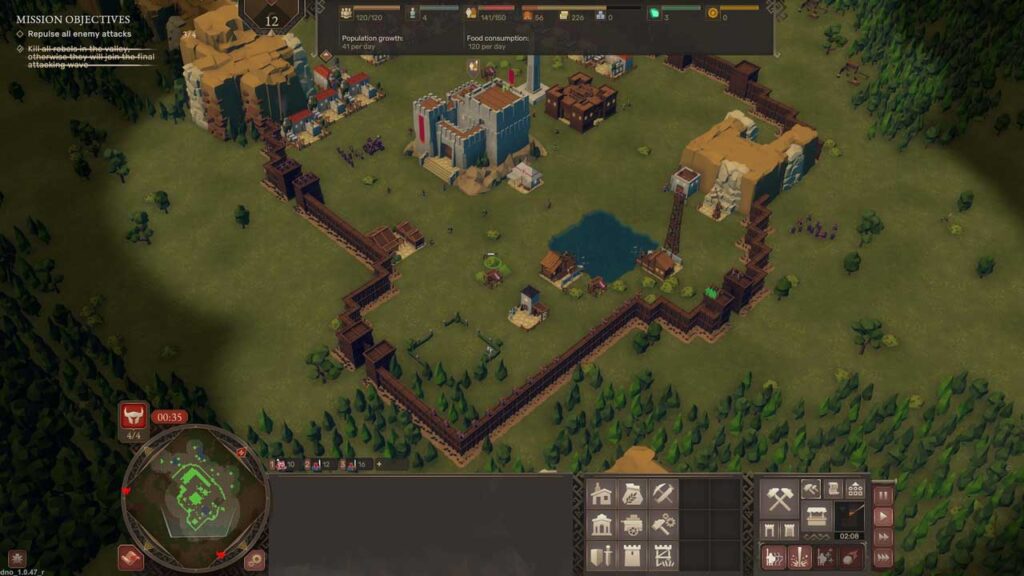Select the grain sack food category
Image resolution: width=1024 pixels, height=576 pixels.
pyautogui.click(x=632, y=494)
